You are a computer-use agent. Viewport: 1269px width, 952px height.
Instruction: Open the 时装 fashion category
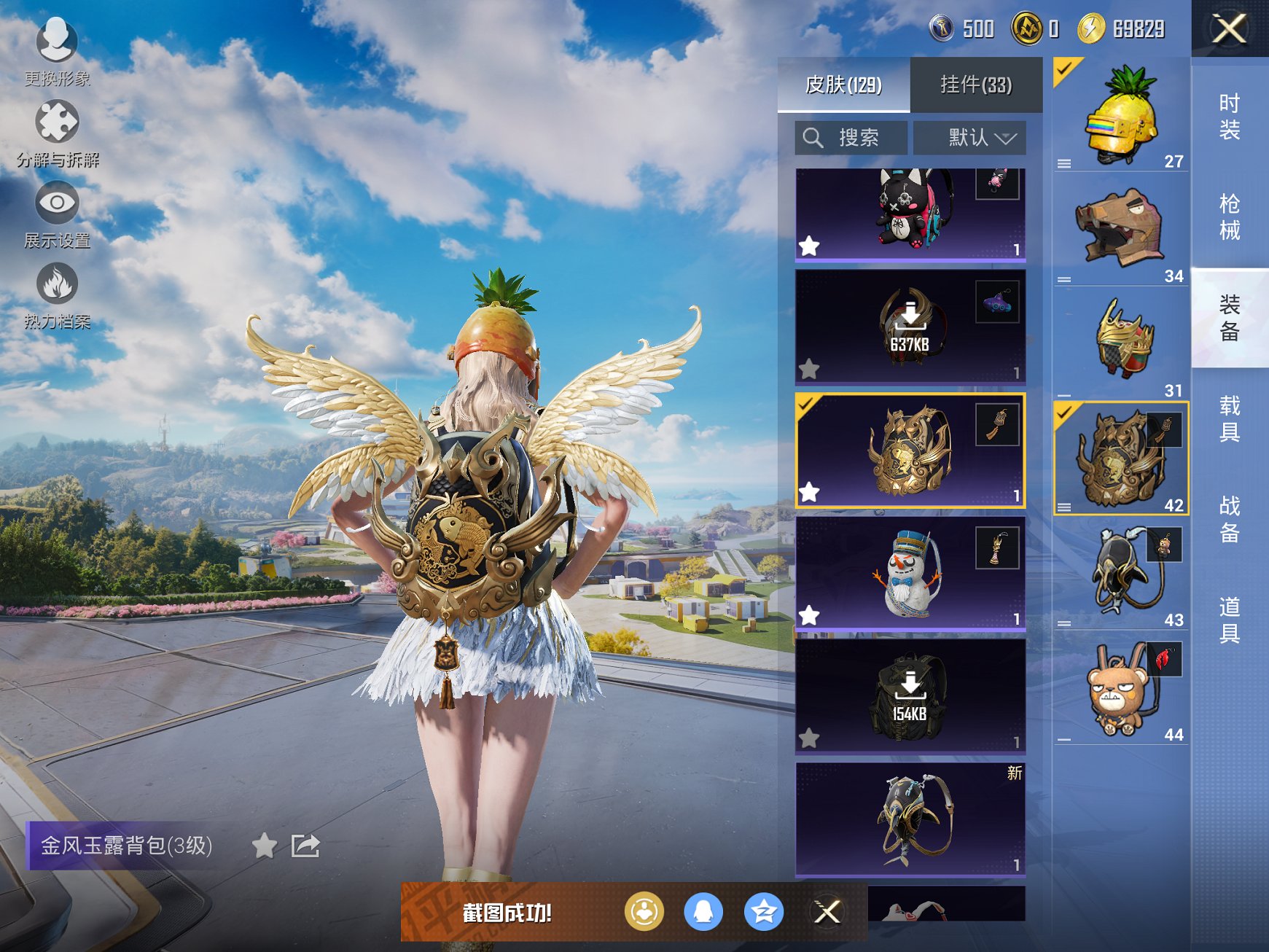(1229, 117)
